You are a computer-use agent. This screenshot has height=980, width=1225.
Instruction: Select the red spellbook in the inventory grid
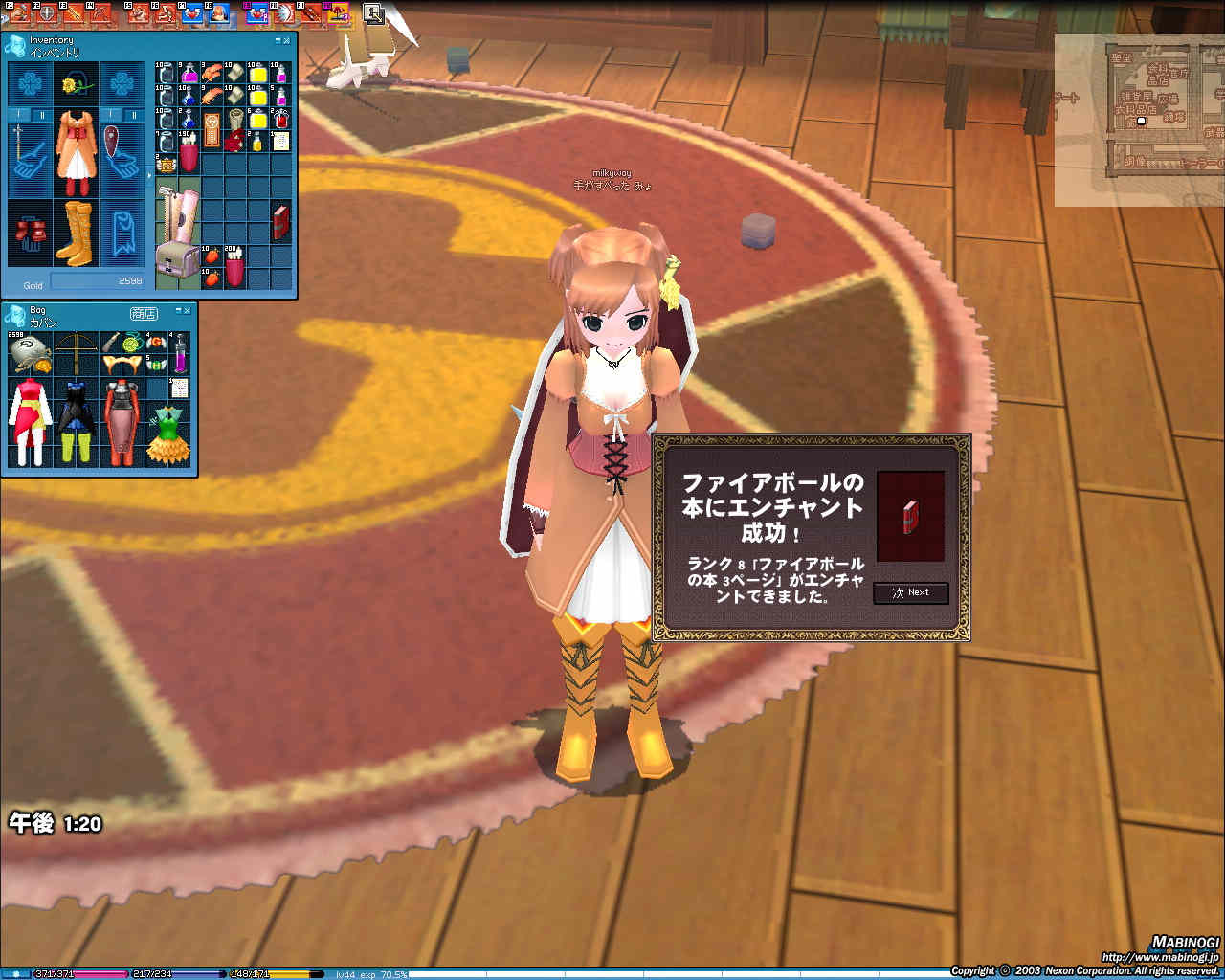click(280, 222)
